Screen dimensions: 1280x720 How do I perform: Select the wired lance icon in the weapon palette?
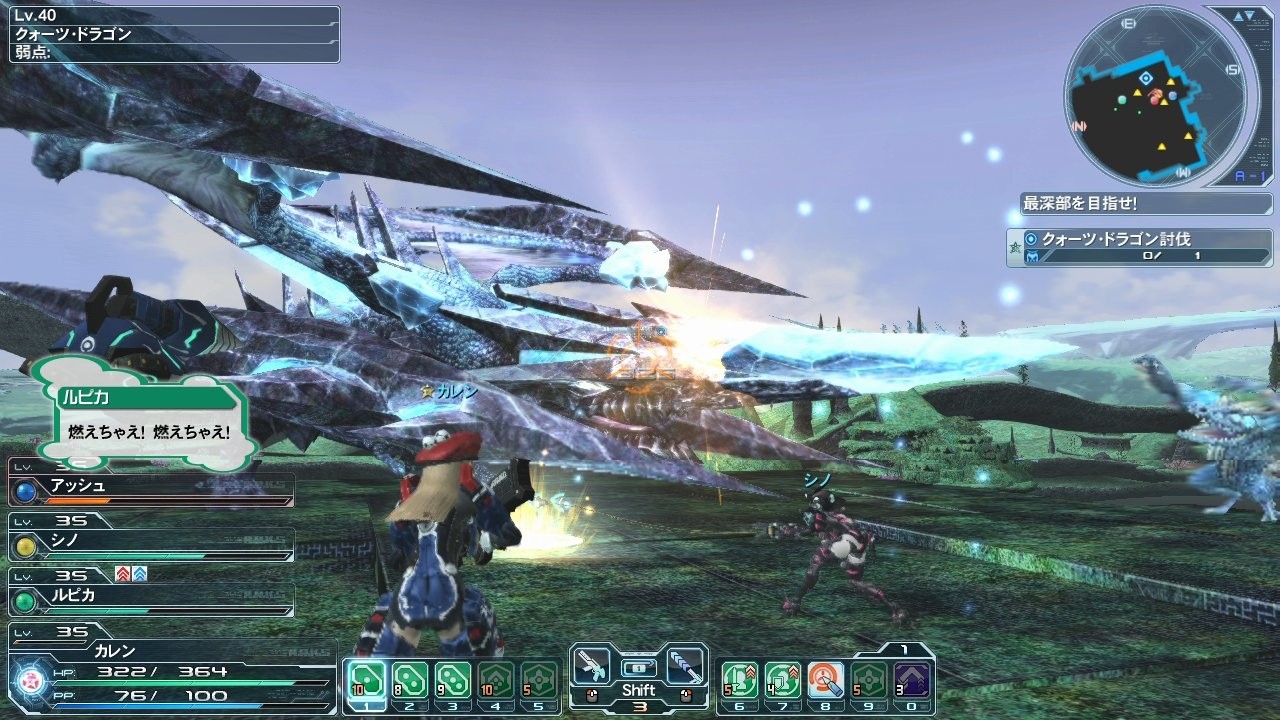(686, 664)
